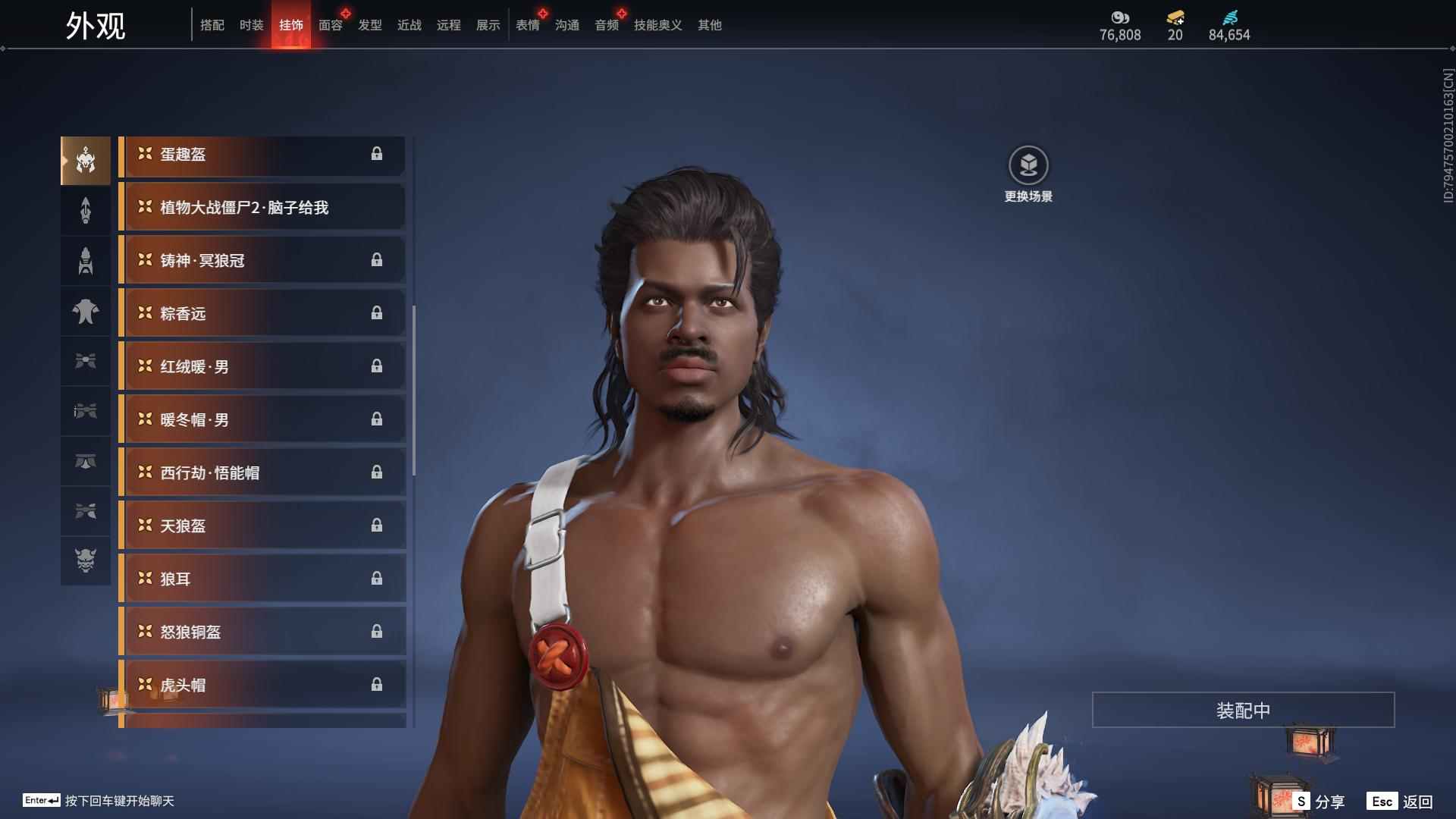Viewport: 1456px width, 819px height.
Task: Open the 技能奥义 skill tab
Action: point(658,25)
